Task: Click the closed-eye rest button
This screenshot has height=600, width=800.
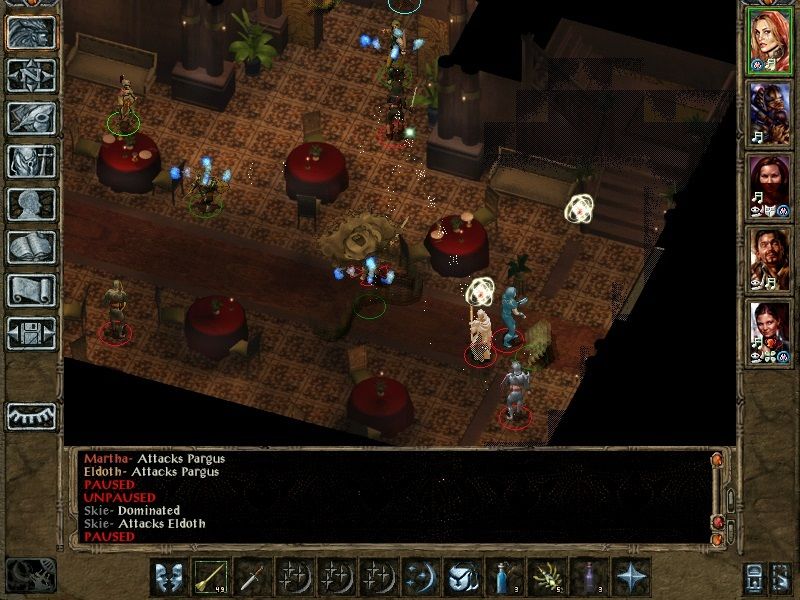Action: click(31, 415)
